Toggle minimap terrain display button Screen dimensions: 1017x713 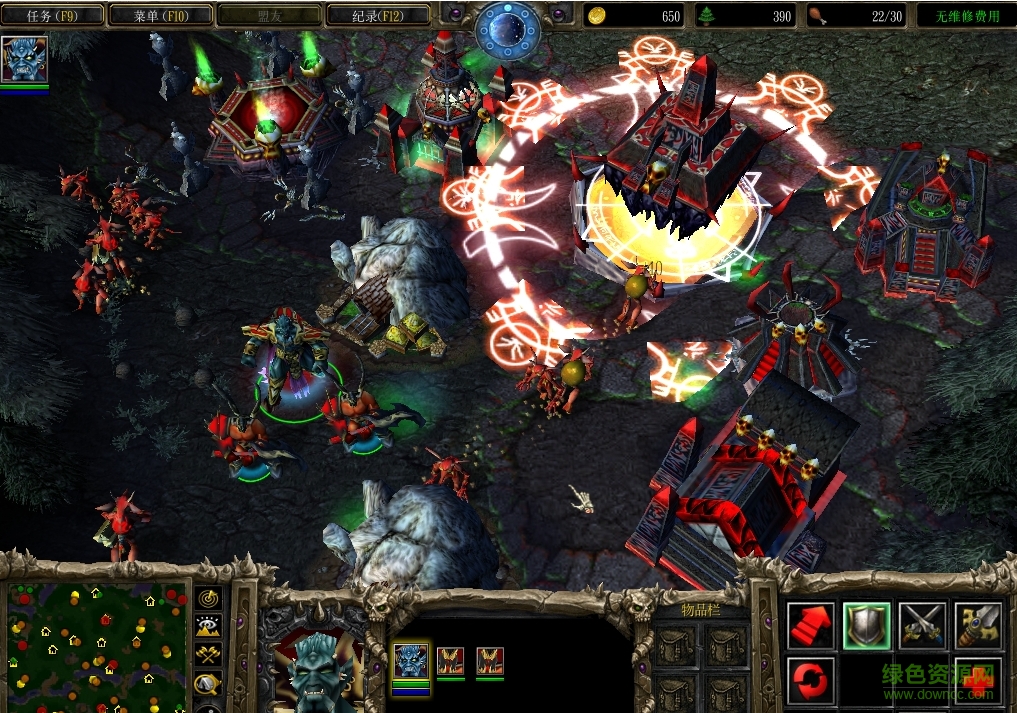pos(209,627)
